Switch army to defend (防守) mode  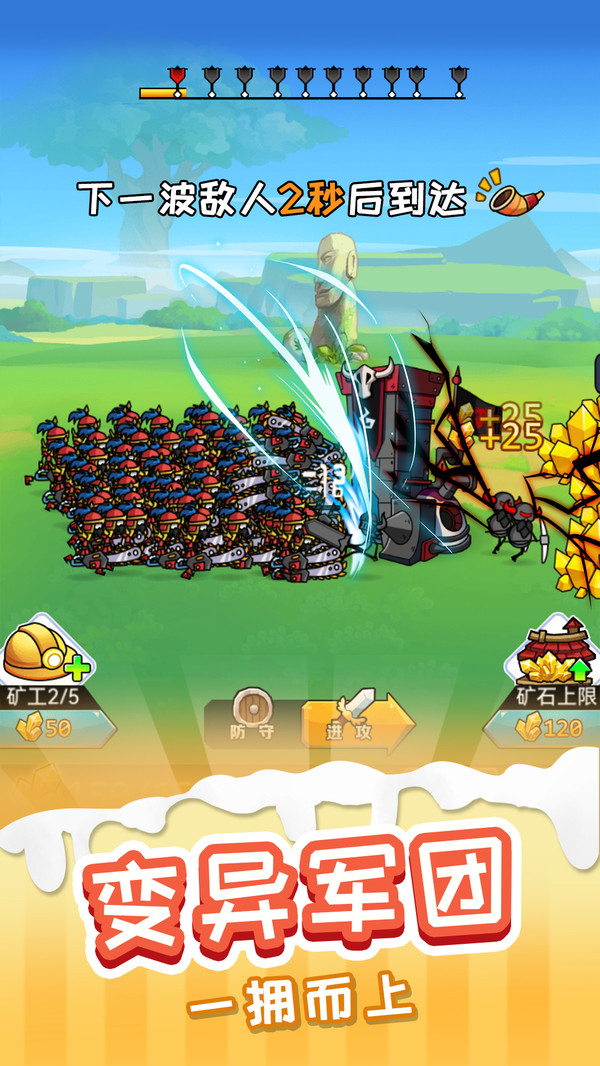tap(252, 717)
